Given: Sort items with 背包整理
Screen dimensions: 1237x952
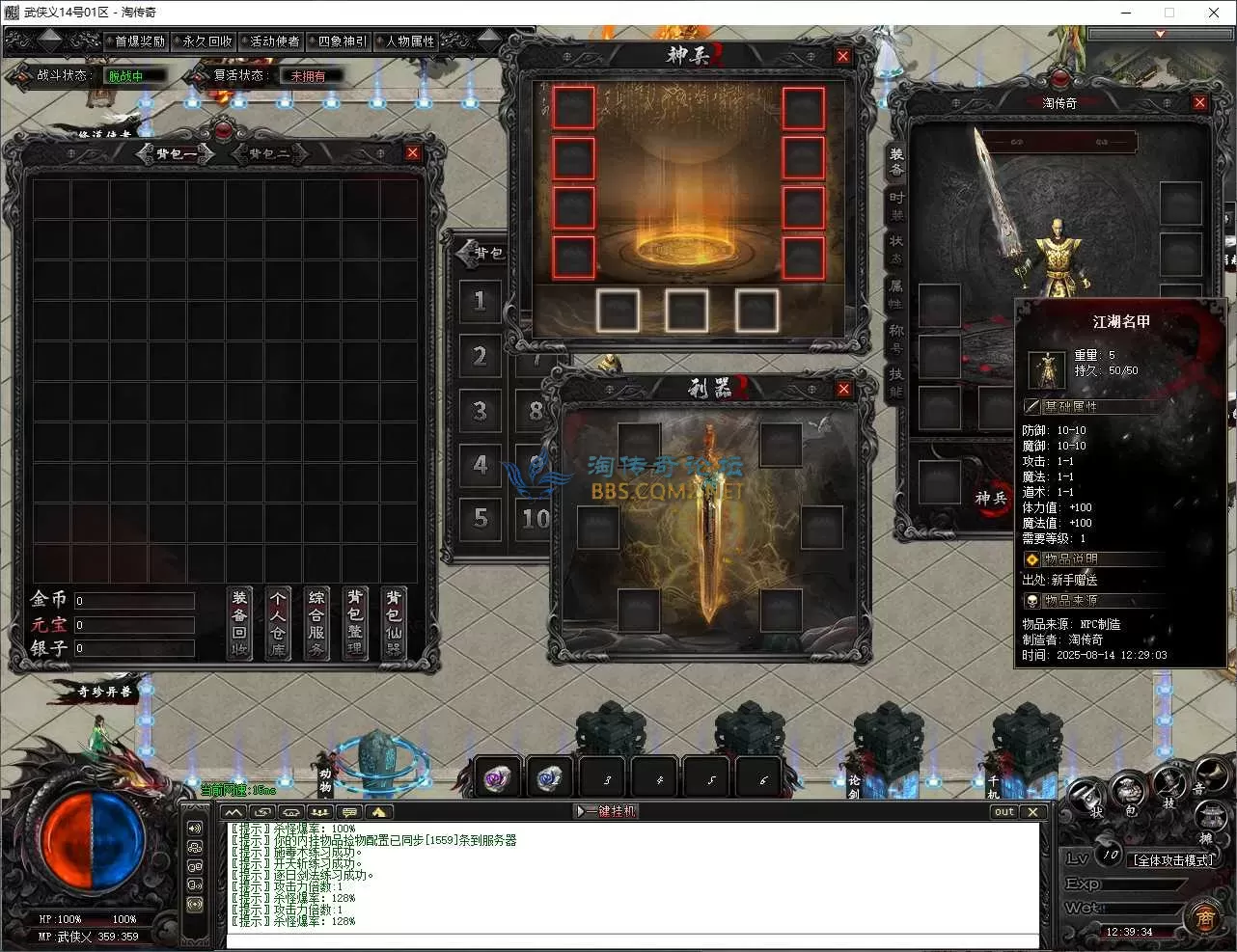Looking at the screenshot, I should click(355, 623).
